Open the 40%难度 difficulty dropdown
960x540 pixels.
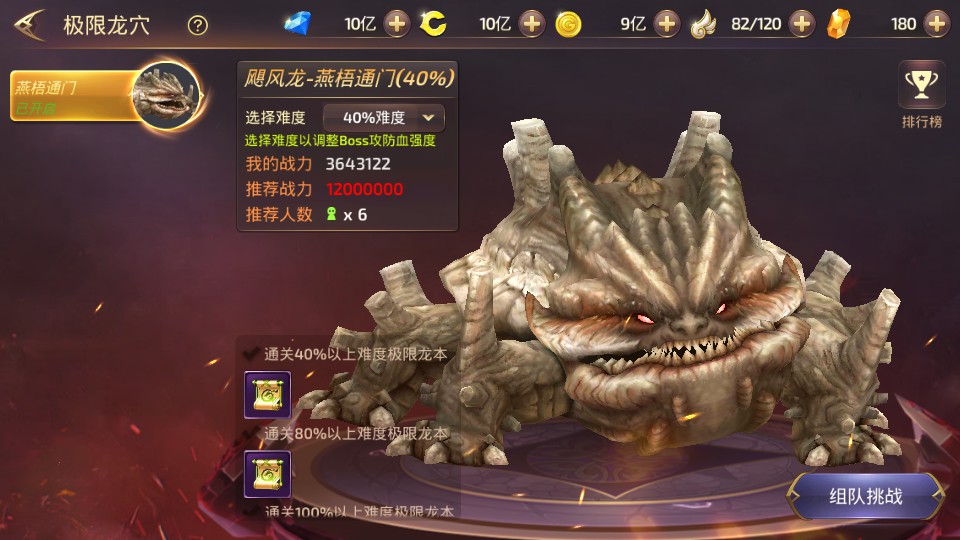(x=384, y=118)
